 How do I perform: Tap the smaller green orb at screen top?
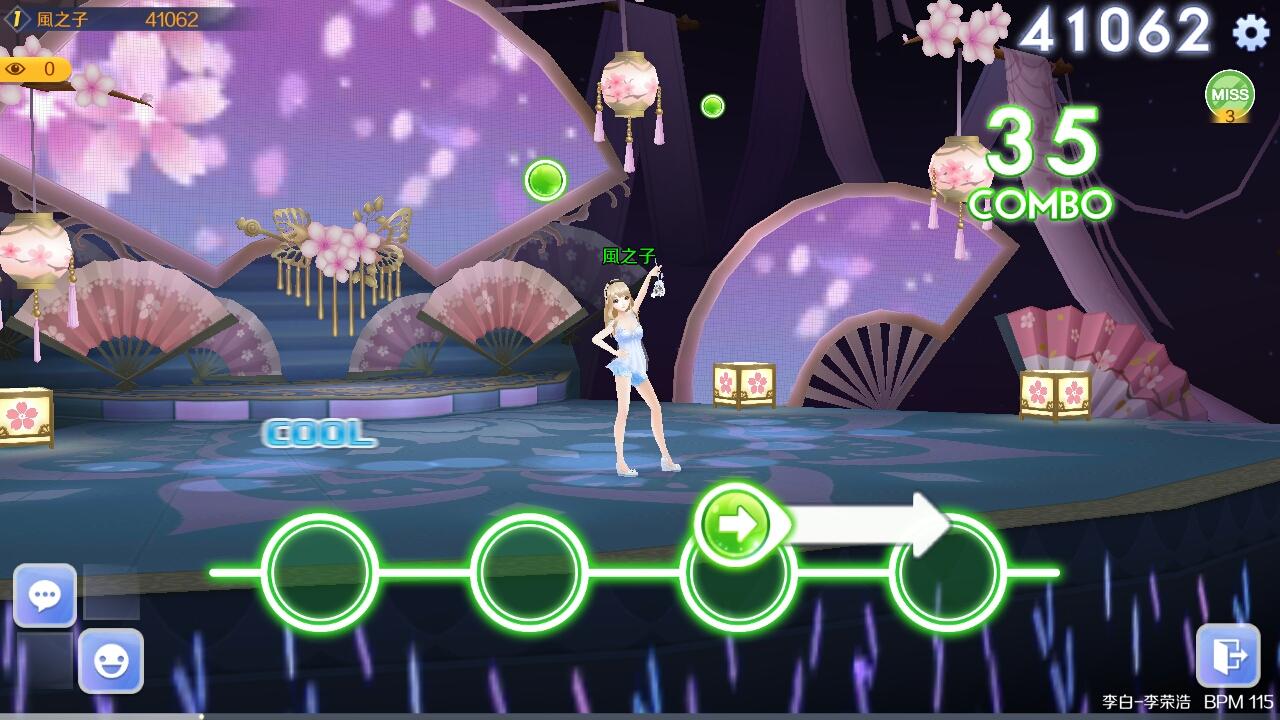[712, 103]
